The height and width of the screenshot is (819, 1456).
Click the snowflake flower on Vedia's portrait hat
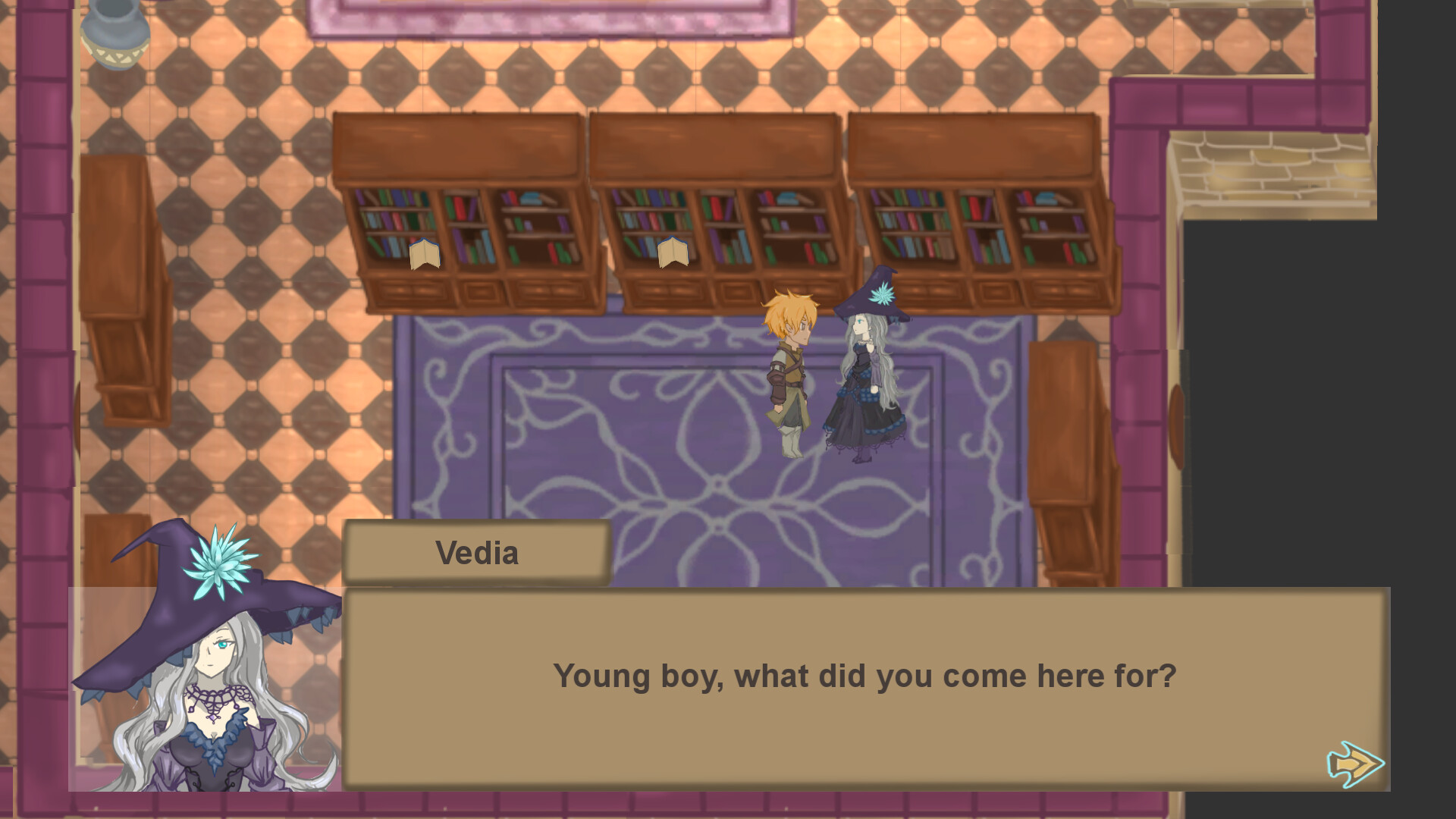(220, 565)
